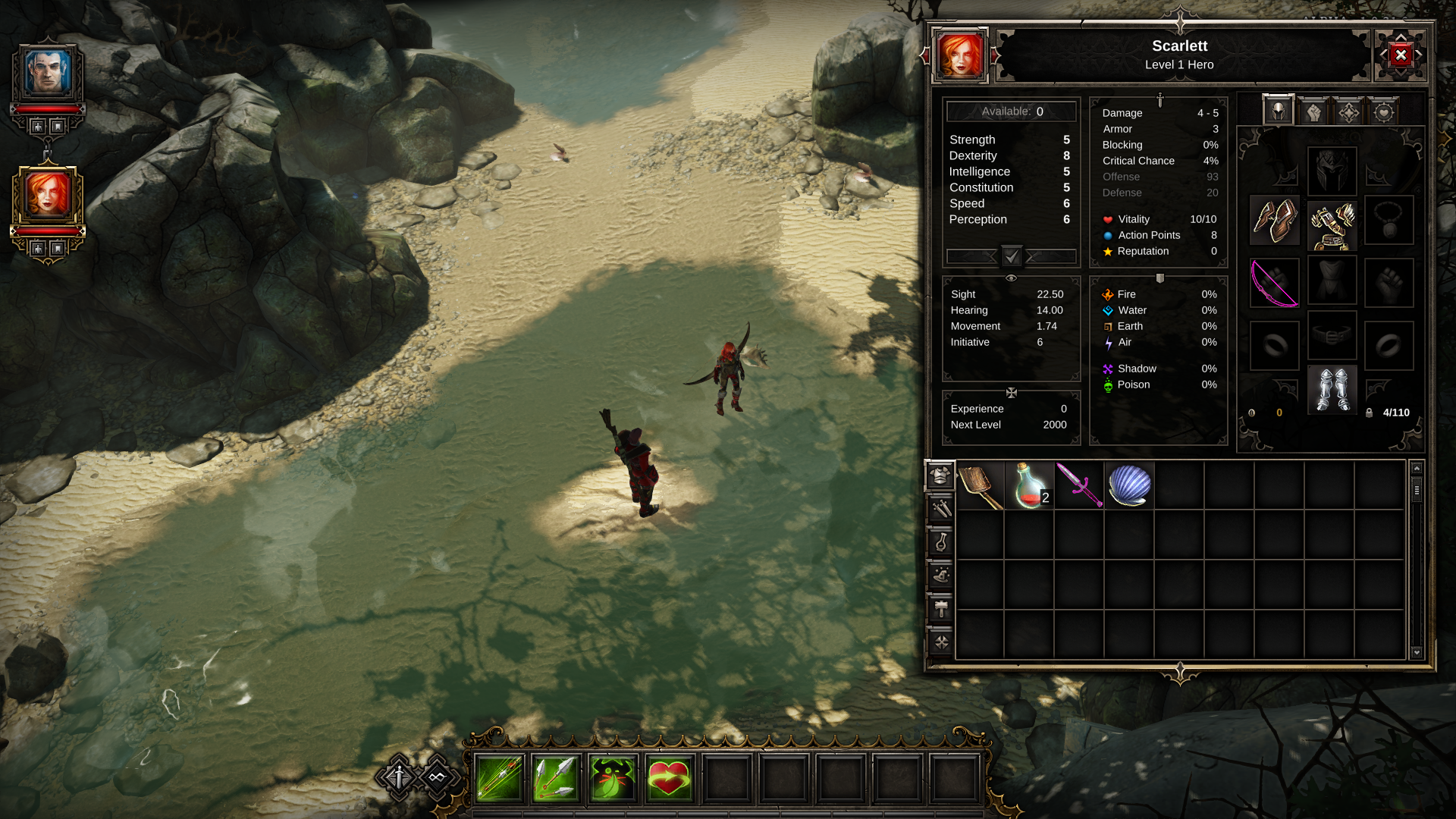This screenshot has height=819, width=1456.
Task: Click the equipped magenta bow slot
Action: coord(1274,283)
